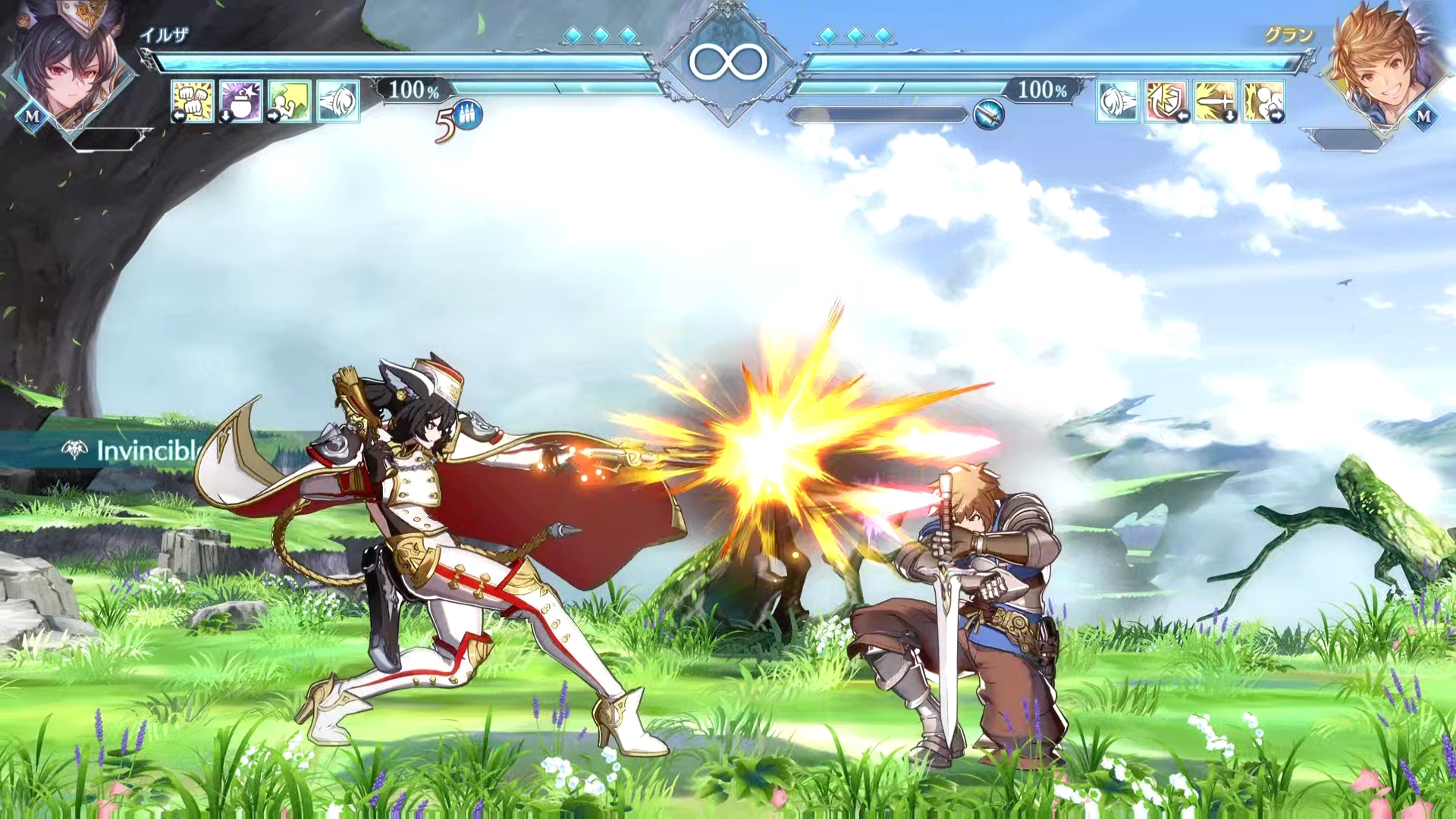
Task: Trigger Gran's yellow charging-figure skill icon
Action: pos(1263,101)
